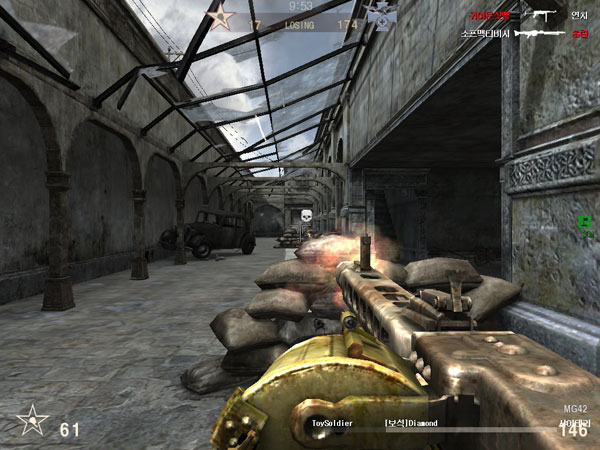Select the MG42 weapon label
Image resolution: width=600 pixels, height=450 pixels.
[574, 409]
